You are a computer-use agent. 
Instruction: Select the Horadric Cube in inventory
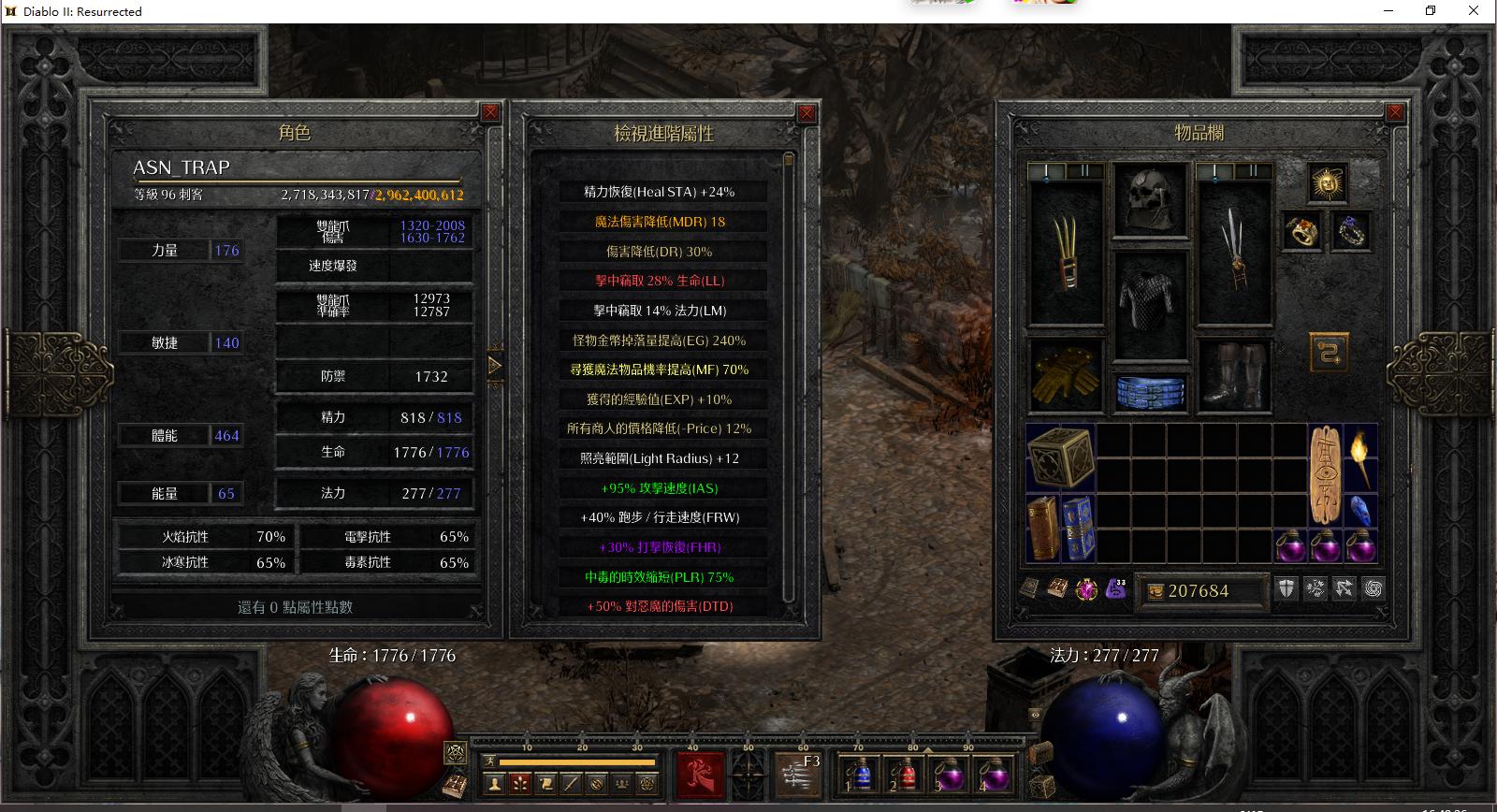click(1060, 457)
